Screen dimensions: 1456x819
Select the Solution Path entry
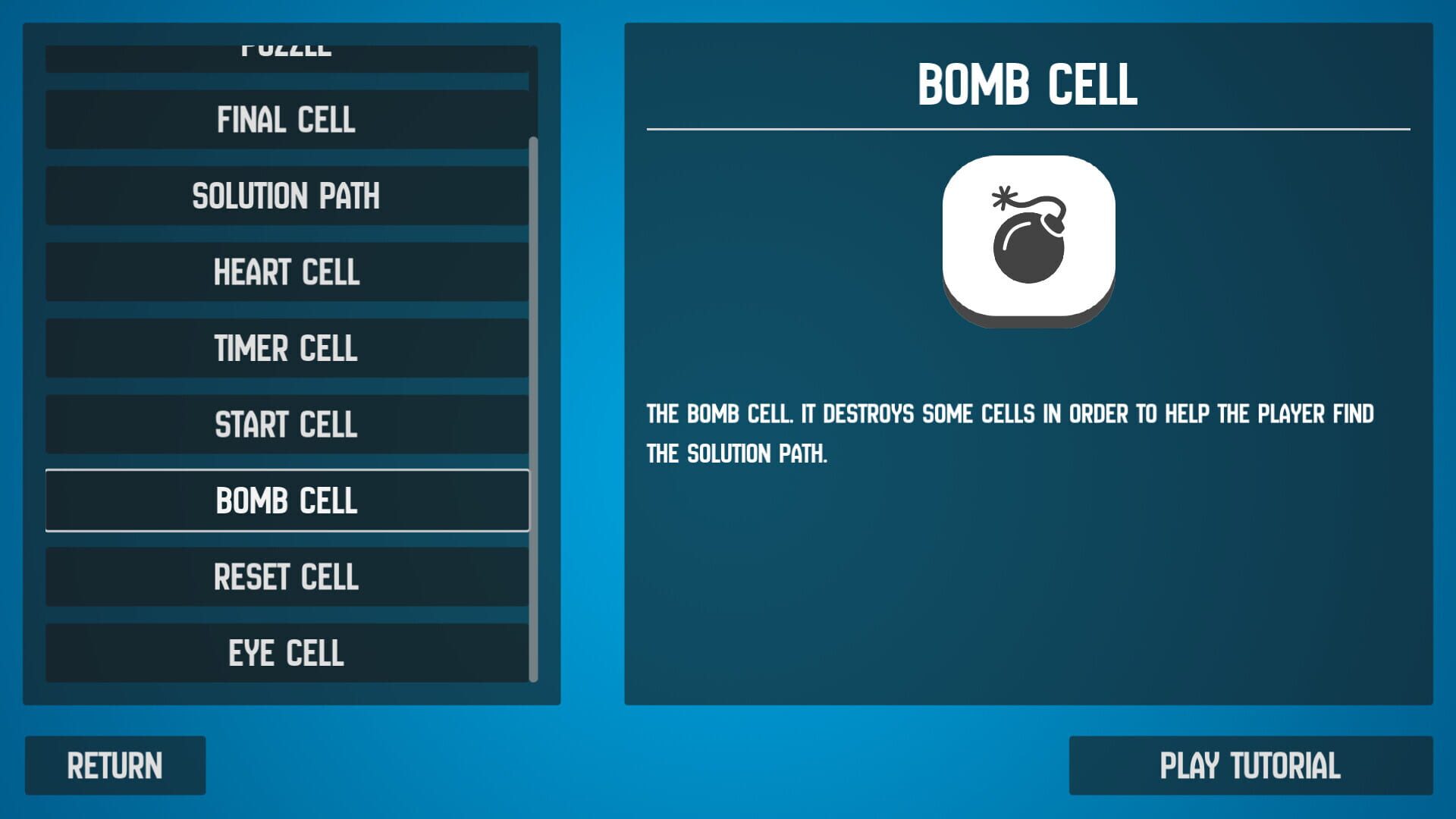[x=287, y=196]
